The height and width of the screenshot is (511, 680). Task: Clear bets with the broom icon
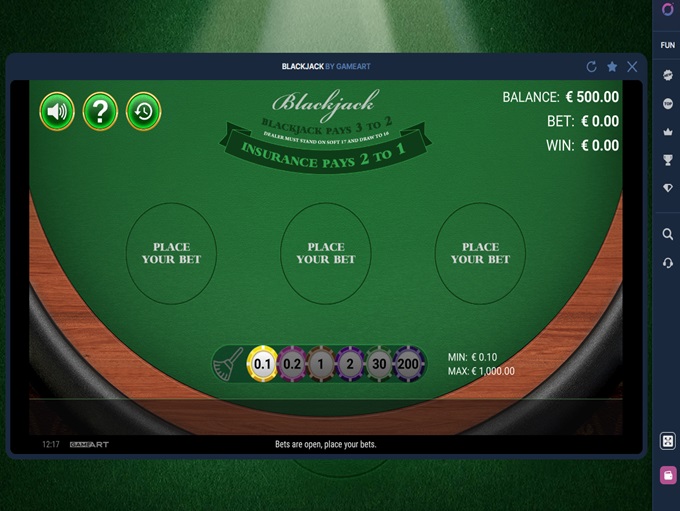click(229, 364)
